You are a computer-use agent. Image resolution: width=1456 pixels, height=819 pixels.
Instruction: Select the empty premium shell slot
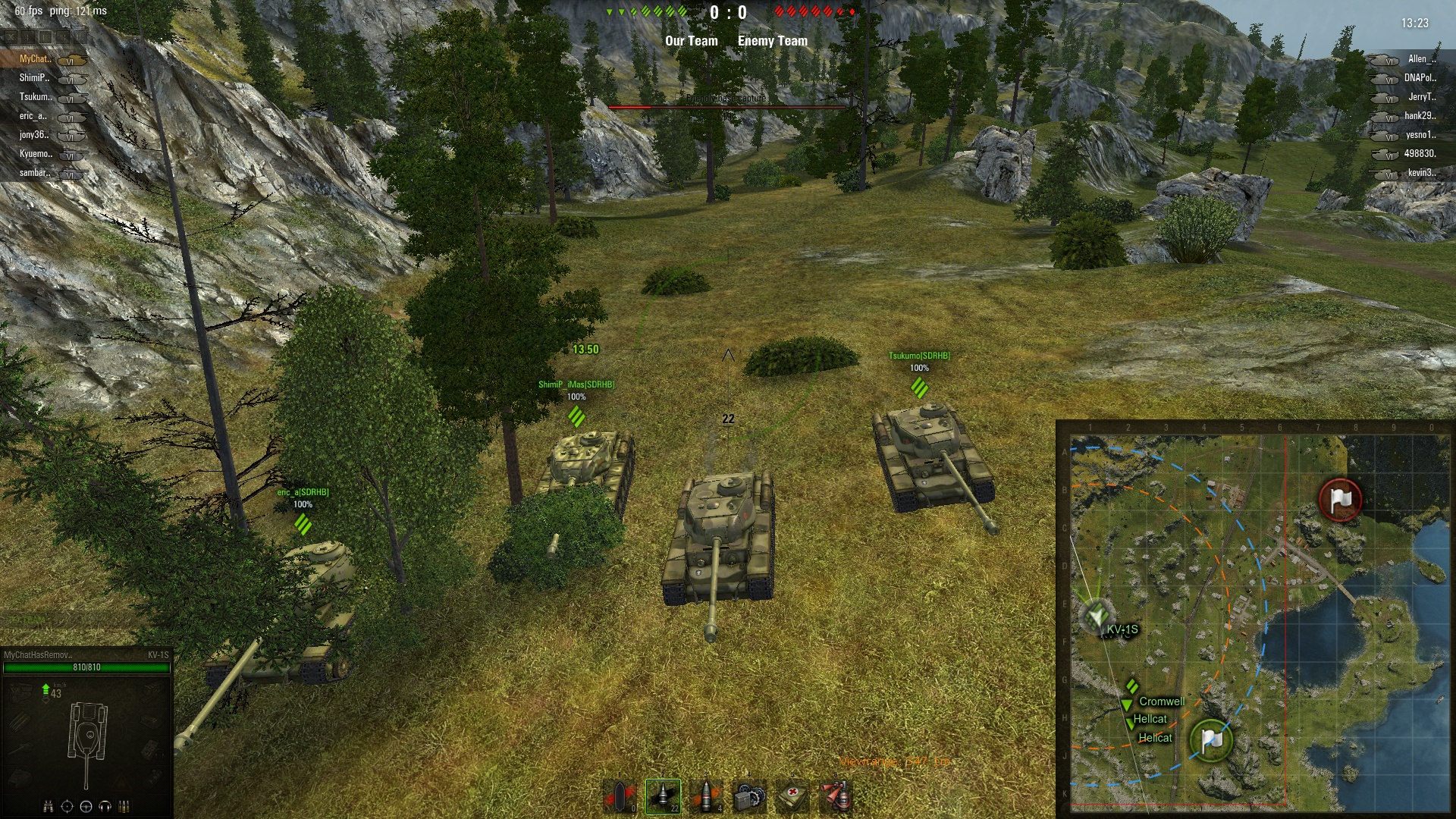(x=620, y=796)
